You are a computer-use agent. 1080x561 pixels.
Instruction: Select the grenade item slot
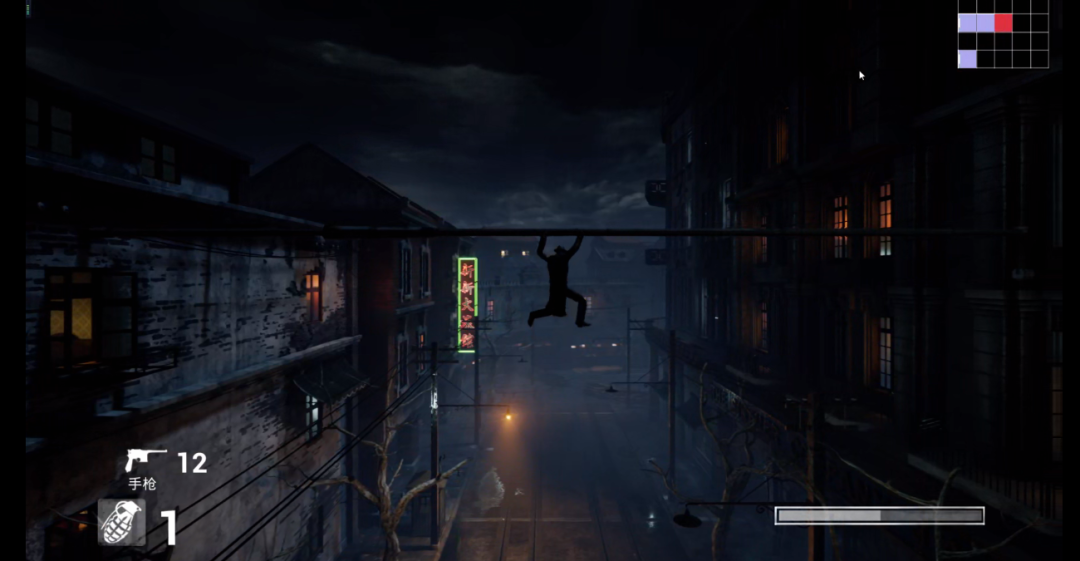click(x=122, y=522)
